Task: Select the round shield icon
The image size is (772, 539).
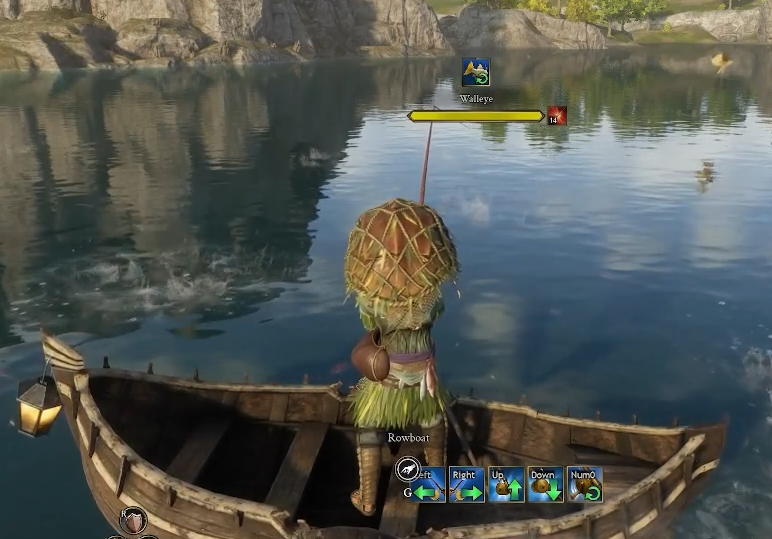Action: click(133, 521)
